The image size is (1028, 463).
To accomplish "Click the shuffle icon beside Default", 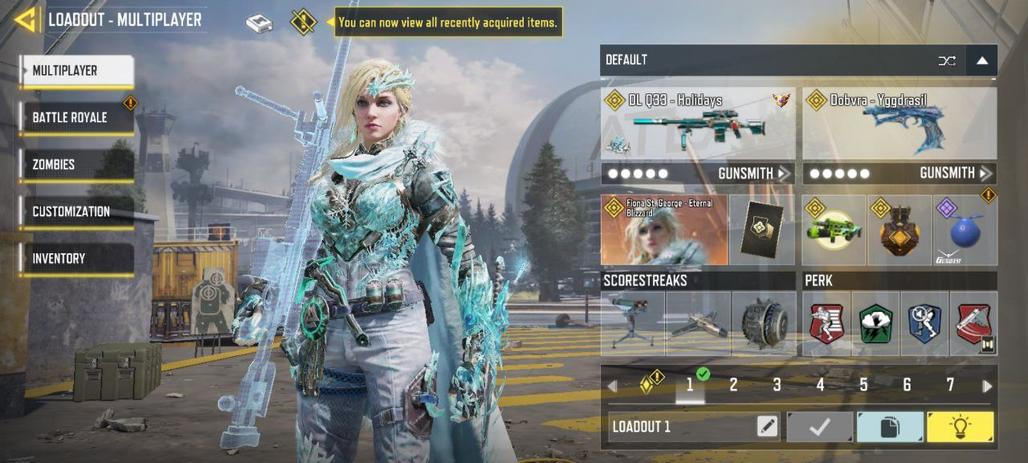I will [946, 61].
